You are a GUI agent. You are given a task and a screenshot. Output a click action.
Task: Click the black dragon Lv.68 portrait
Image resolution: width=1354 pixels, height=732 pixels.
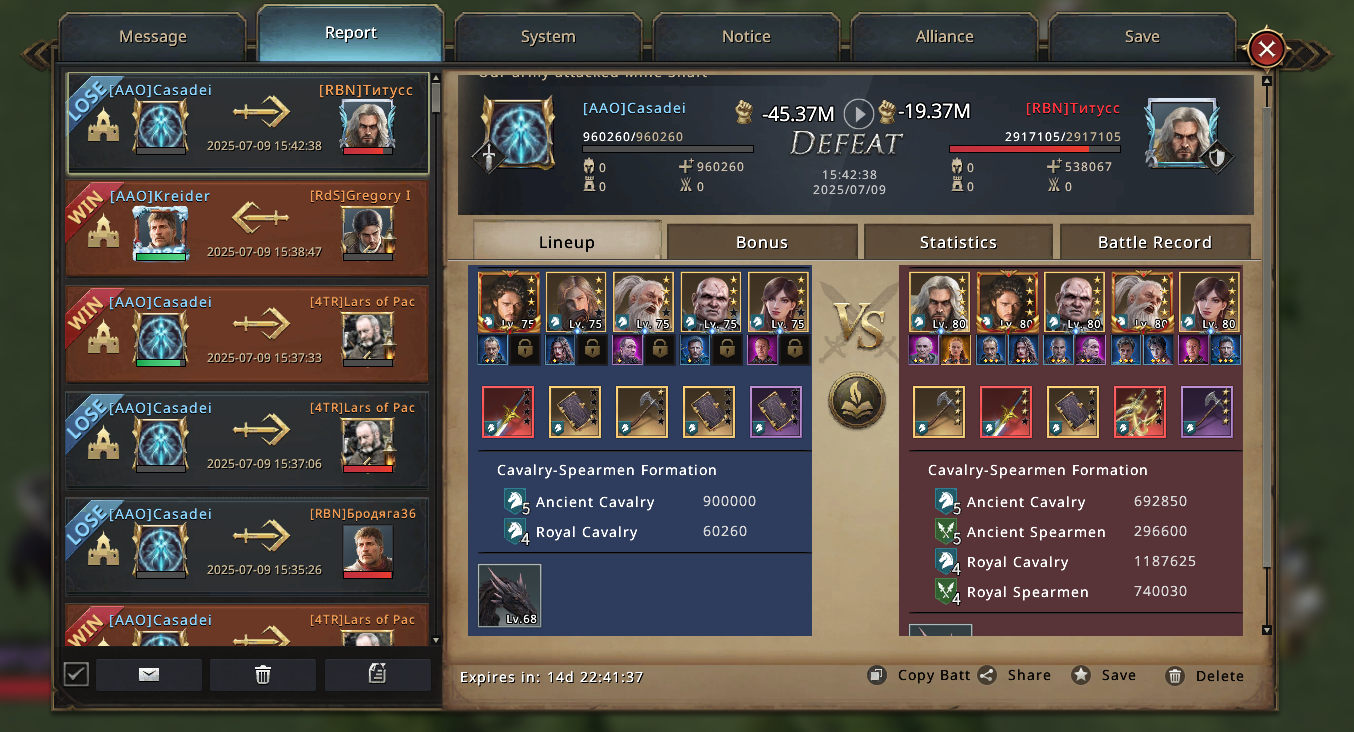click(x=509, y=596)
